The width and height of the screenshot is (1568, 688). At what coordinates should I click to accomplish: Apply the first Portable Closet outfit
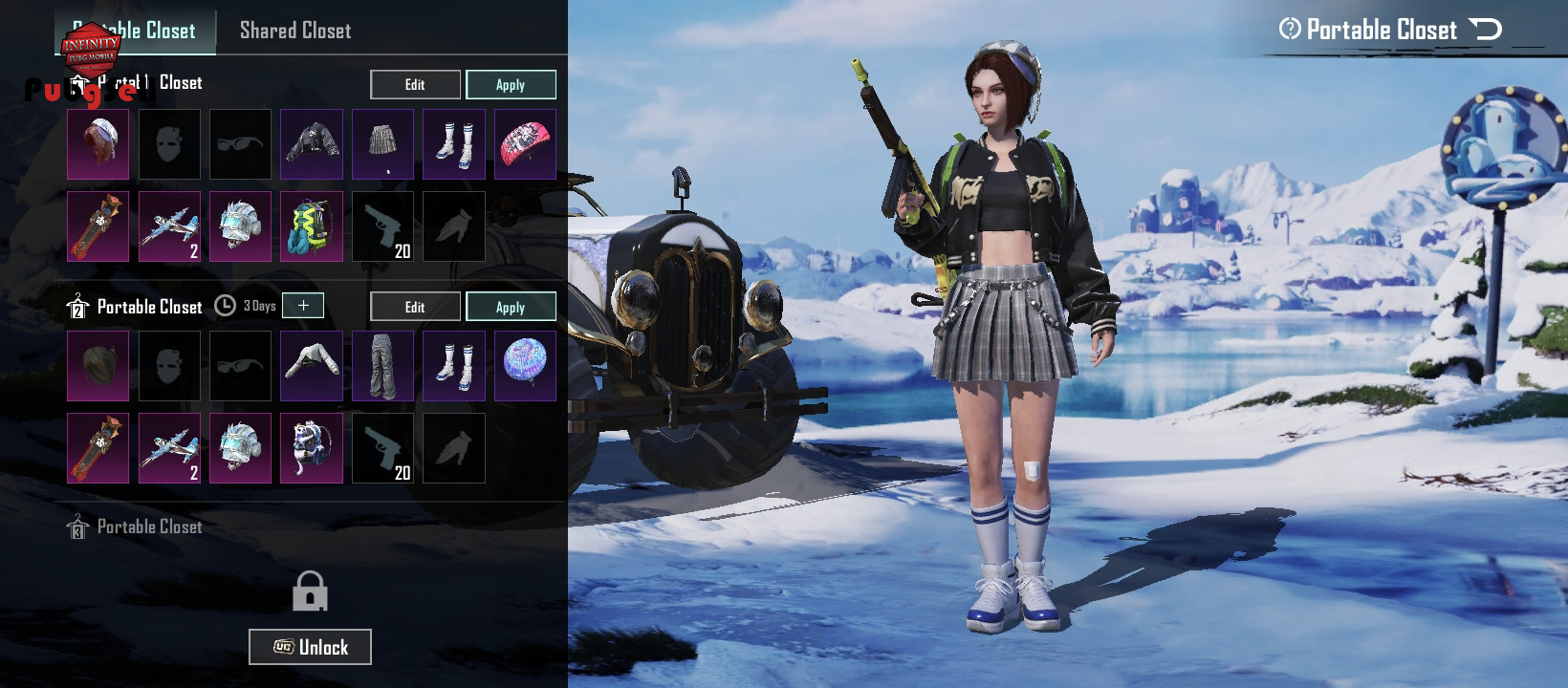[x=511, y=85]
